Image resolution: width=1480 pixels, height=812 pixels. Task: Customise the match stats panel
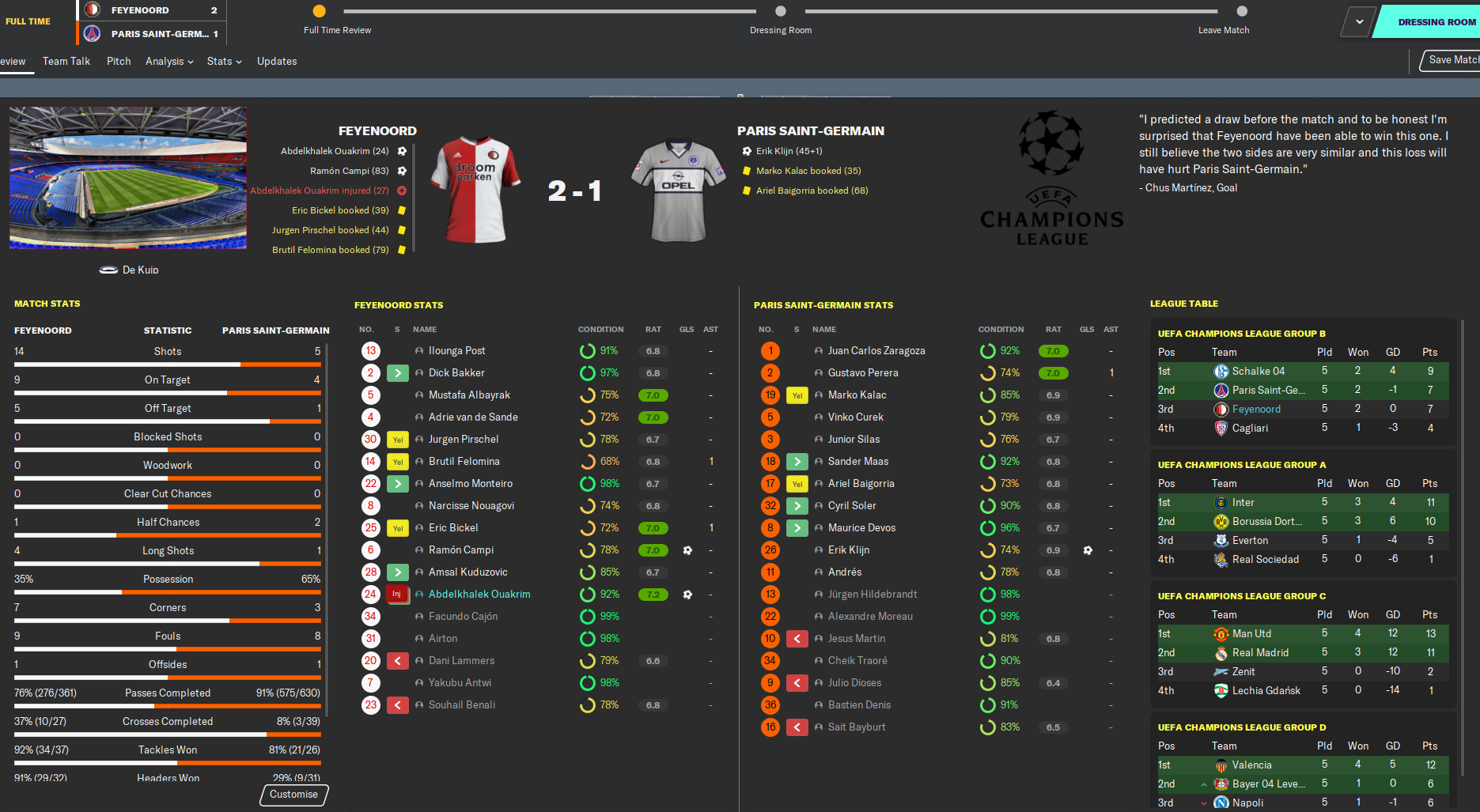coord(293,795)
